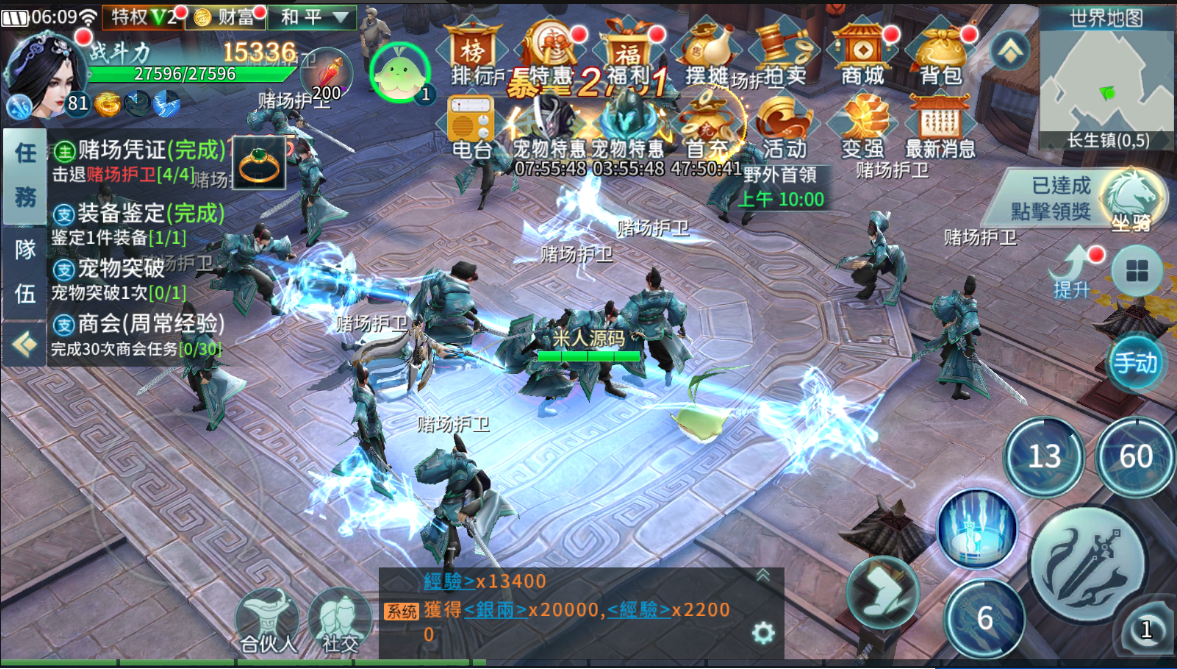Image resolution: width=1177 pixels, height=669 pixels.
Task: Open the 电台 radio icon
Action: pyautogui.click(x=471, y=127)
